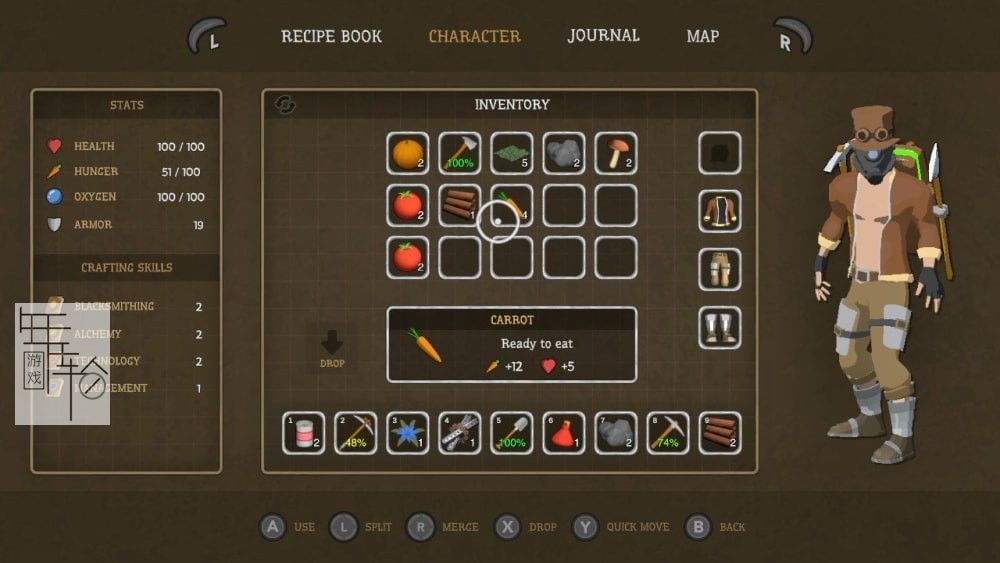Select the equipped boots slot
Screen dimensions: 1000x563
pyautogui.click(x=720, y=327)
